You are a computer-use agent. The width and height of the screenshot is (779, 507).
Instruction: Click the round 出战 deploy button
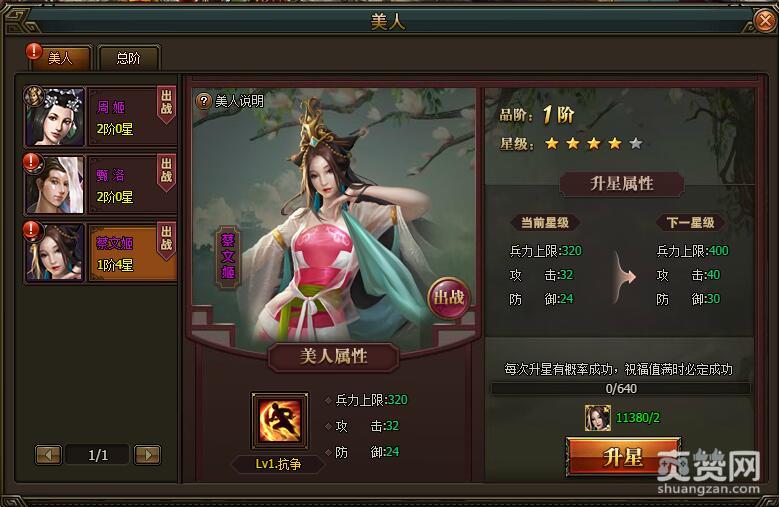click(447, 297)
